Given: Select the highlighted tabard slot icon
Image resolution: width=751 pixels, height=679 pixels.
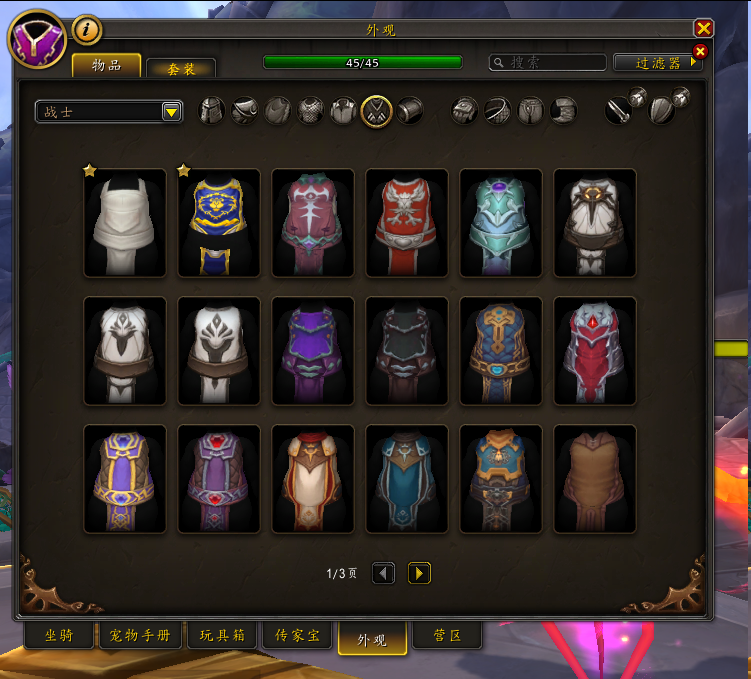Looking at the screenshot, I should point(376,110).
